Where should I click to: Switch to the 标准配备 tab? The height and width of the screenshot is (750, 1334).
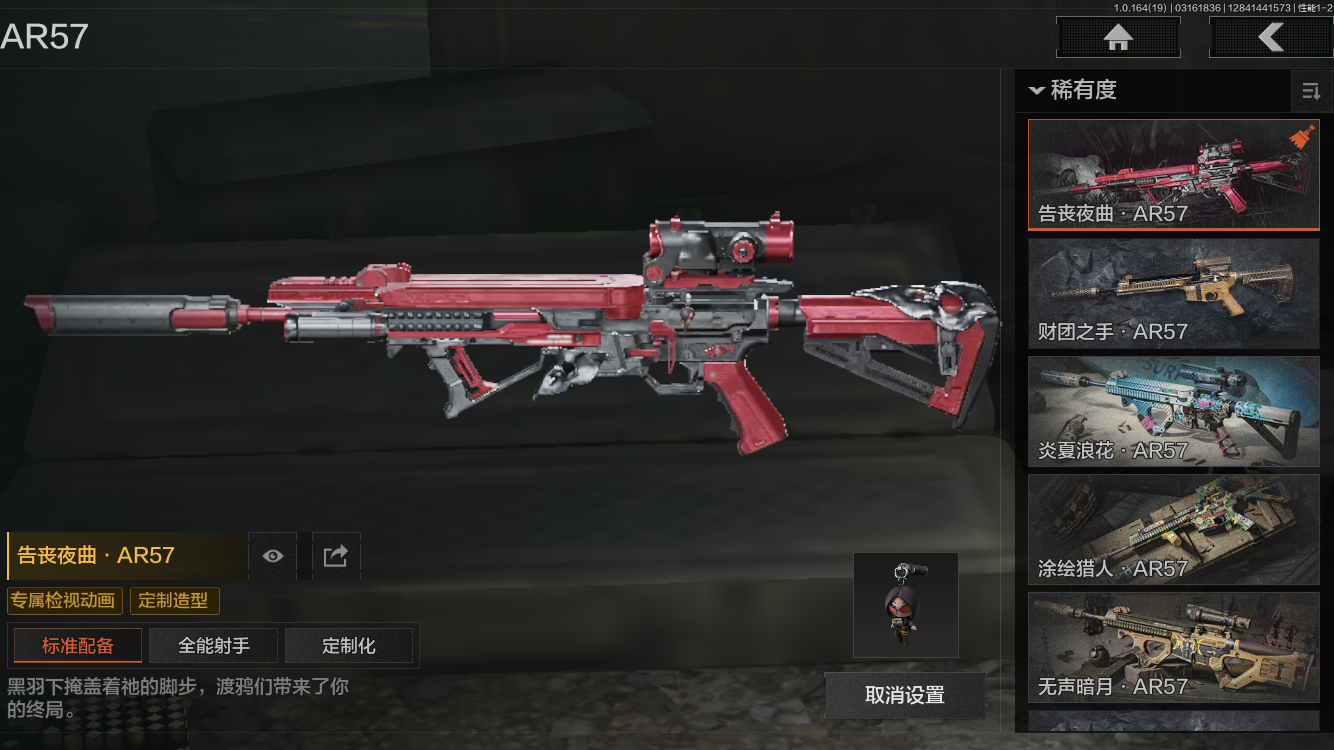78,646
